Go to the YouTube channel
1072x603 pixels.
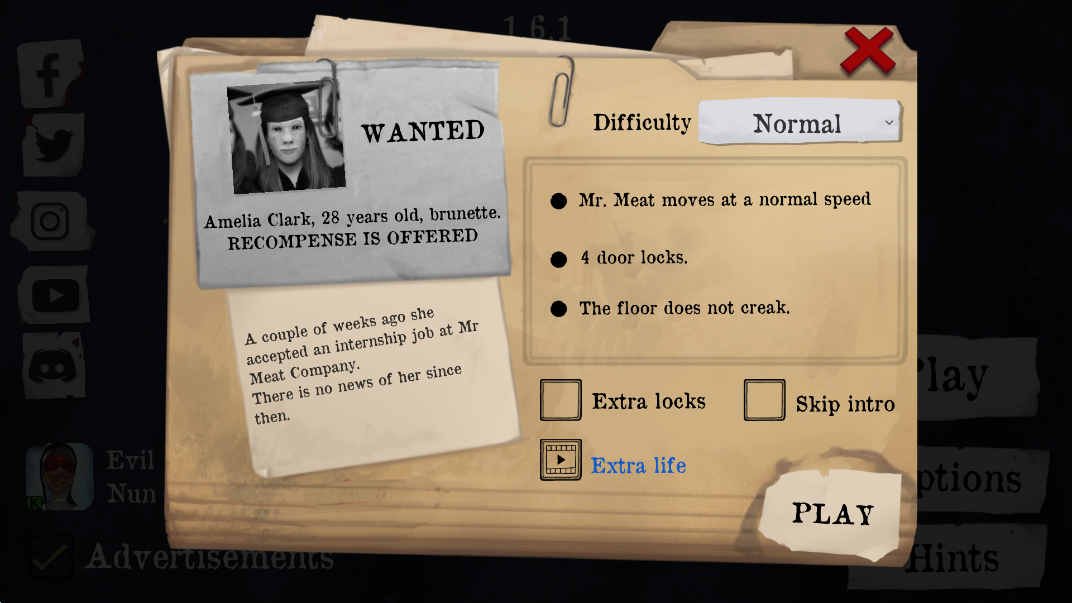point(54,295)
